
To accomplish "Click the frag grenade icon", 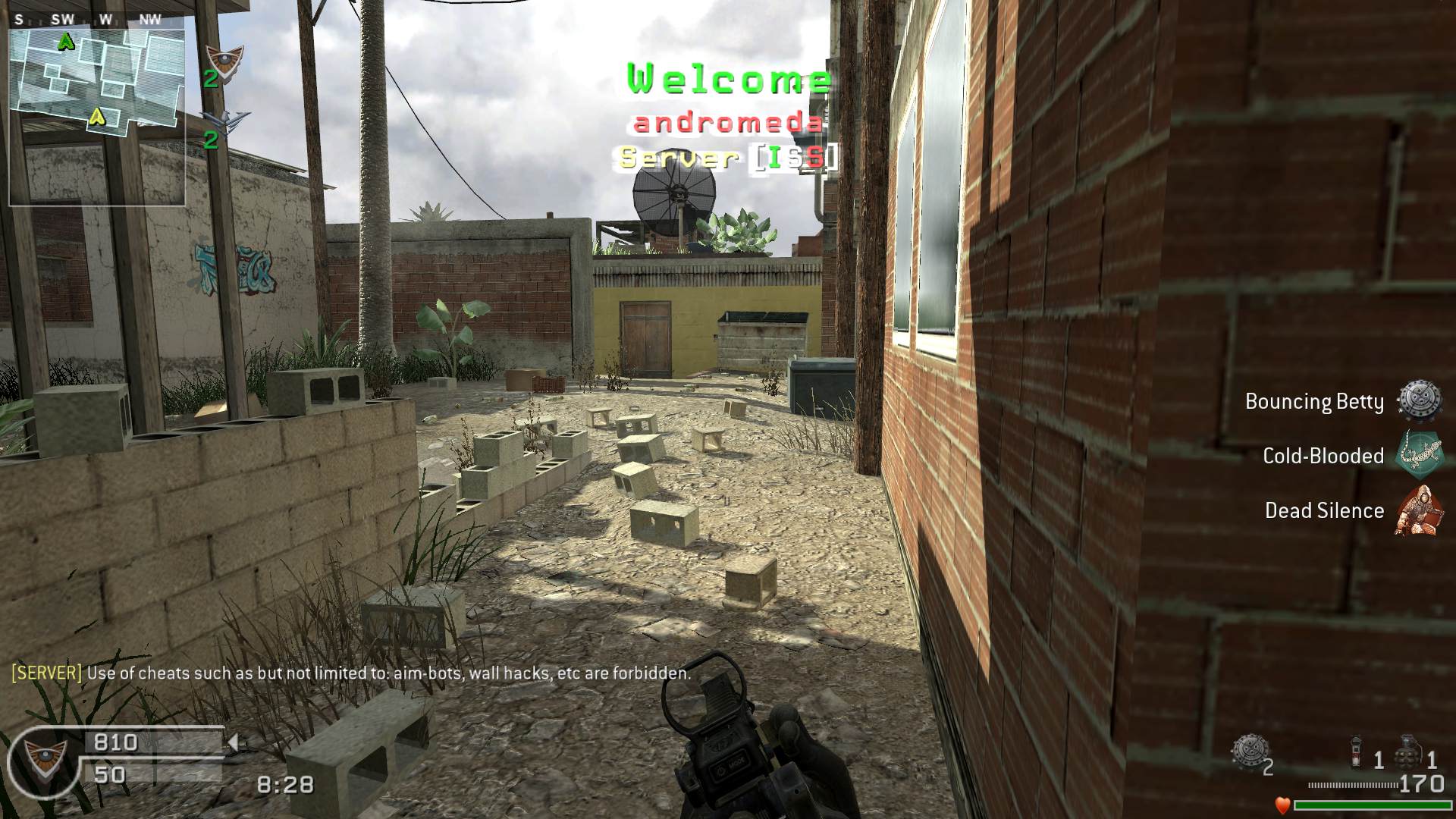I will point(1407,751).
